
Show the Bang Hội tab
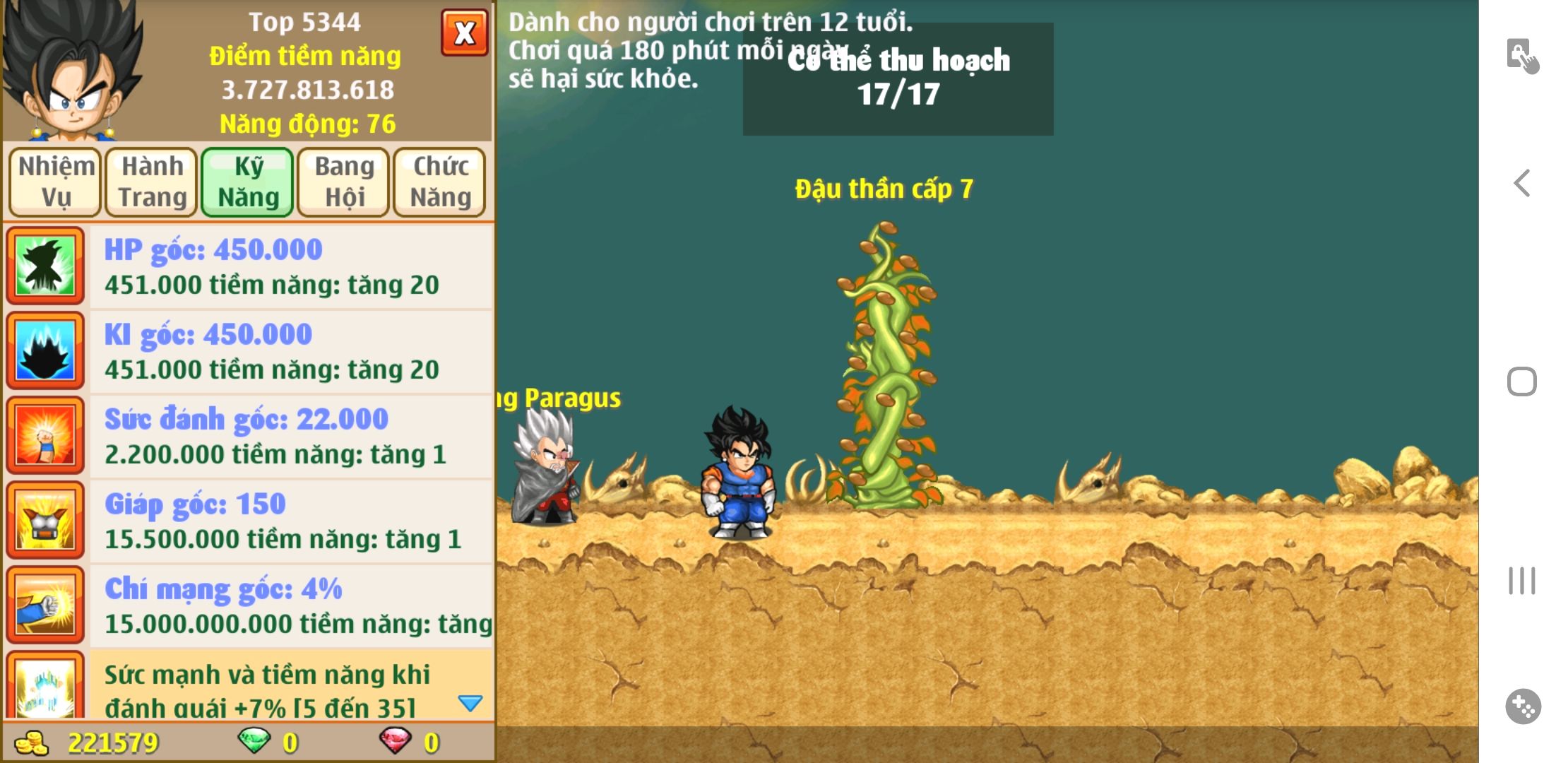coord(344,182)
